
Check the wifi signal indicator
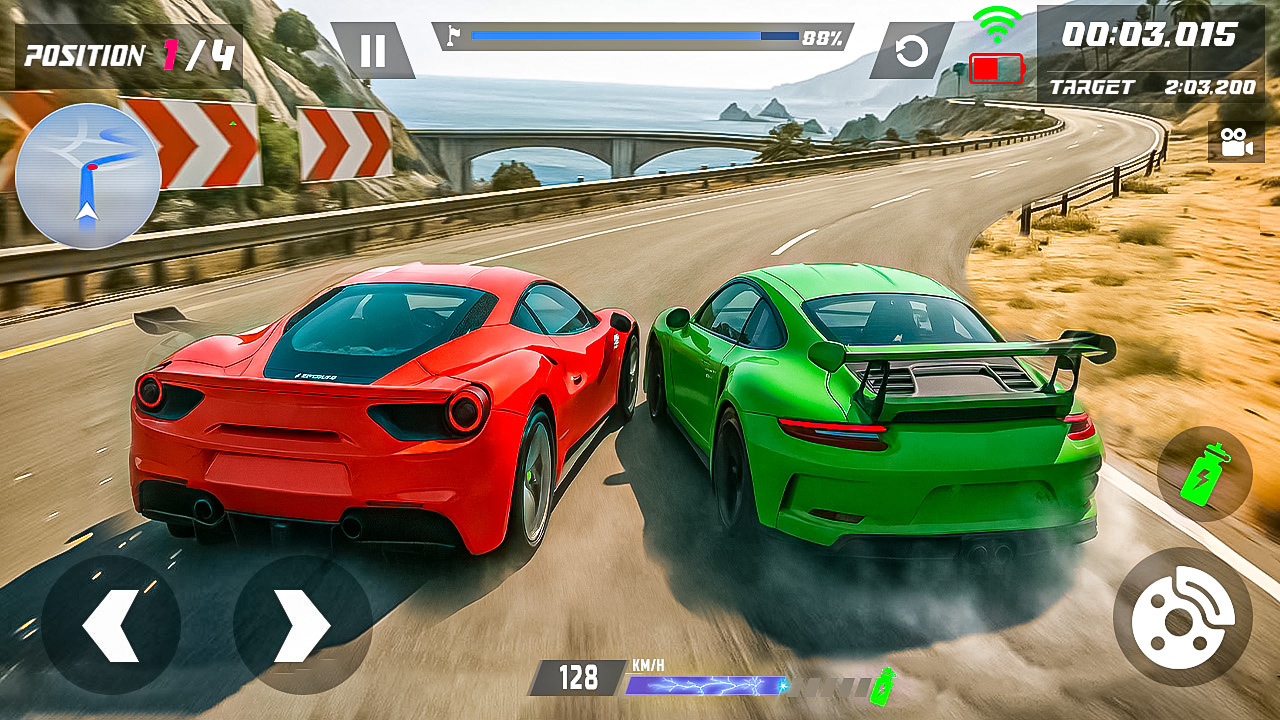click(996, 22)
